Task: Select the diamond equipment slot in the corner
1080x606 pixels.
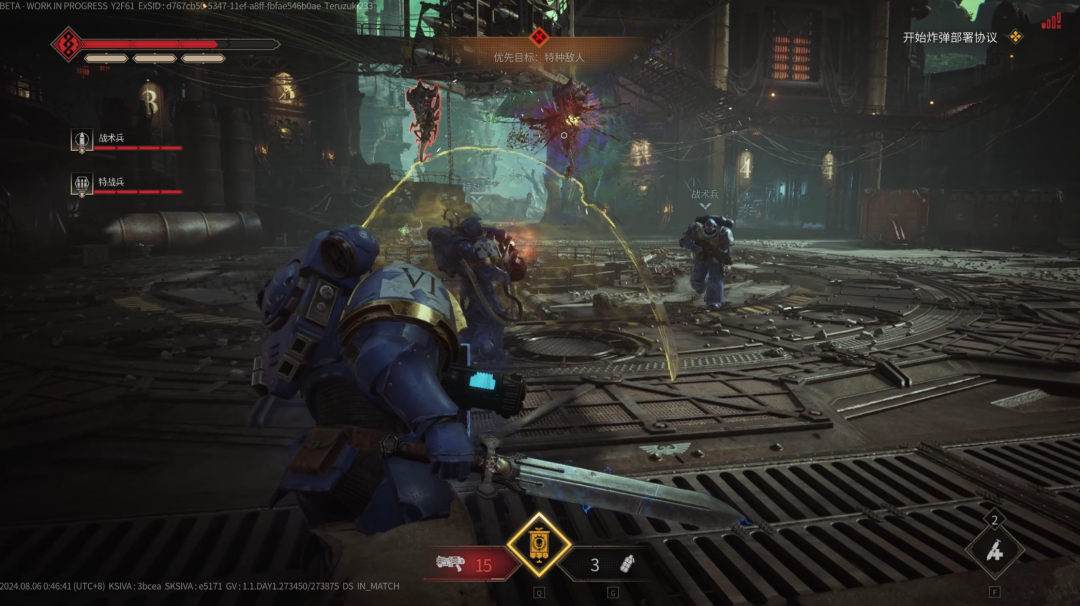Action: (x=994, y=550)
